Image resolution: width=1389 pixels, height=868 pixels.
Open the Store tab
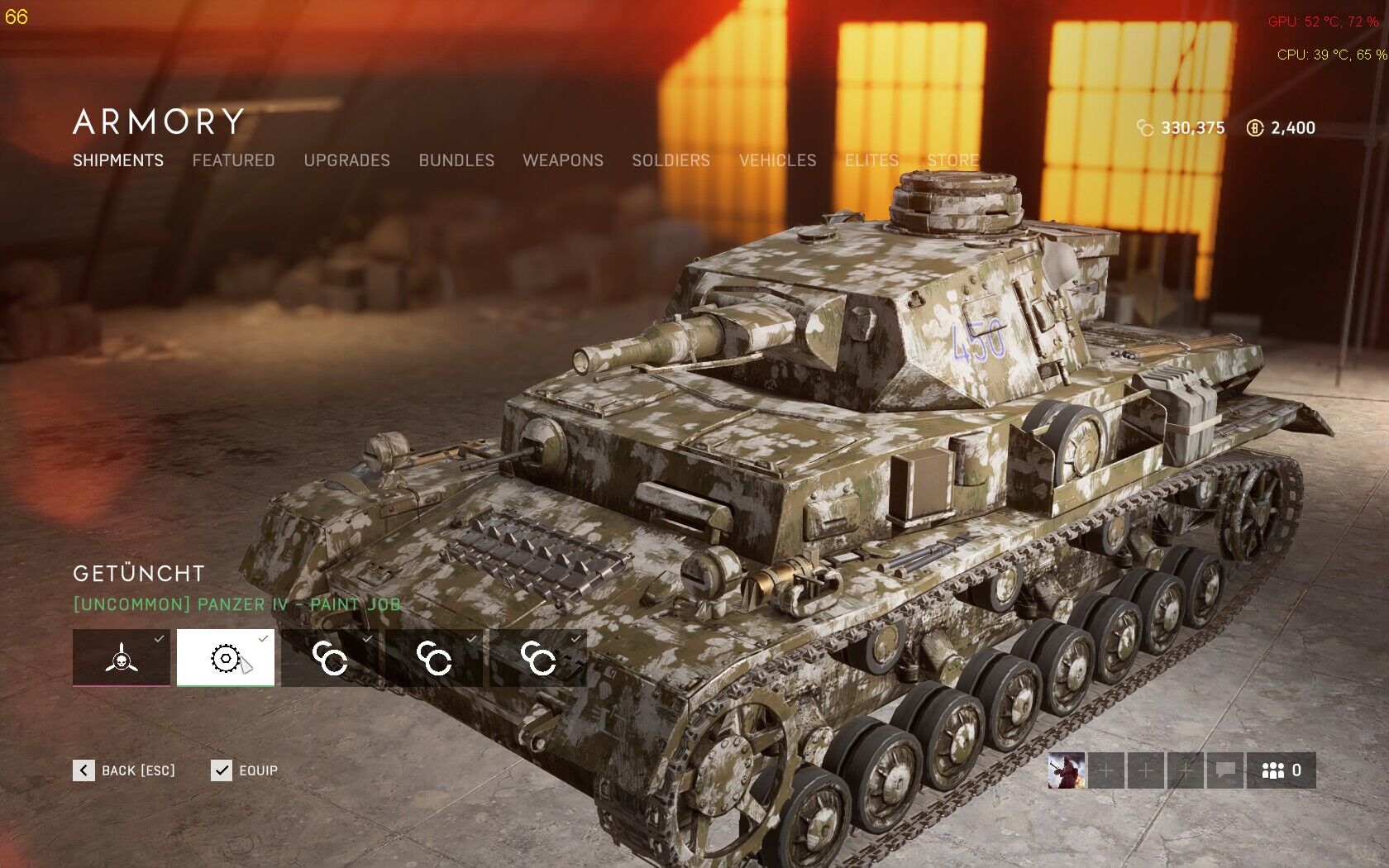click(x=952, y=160)
